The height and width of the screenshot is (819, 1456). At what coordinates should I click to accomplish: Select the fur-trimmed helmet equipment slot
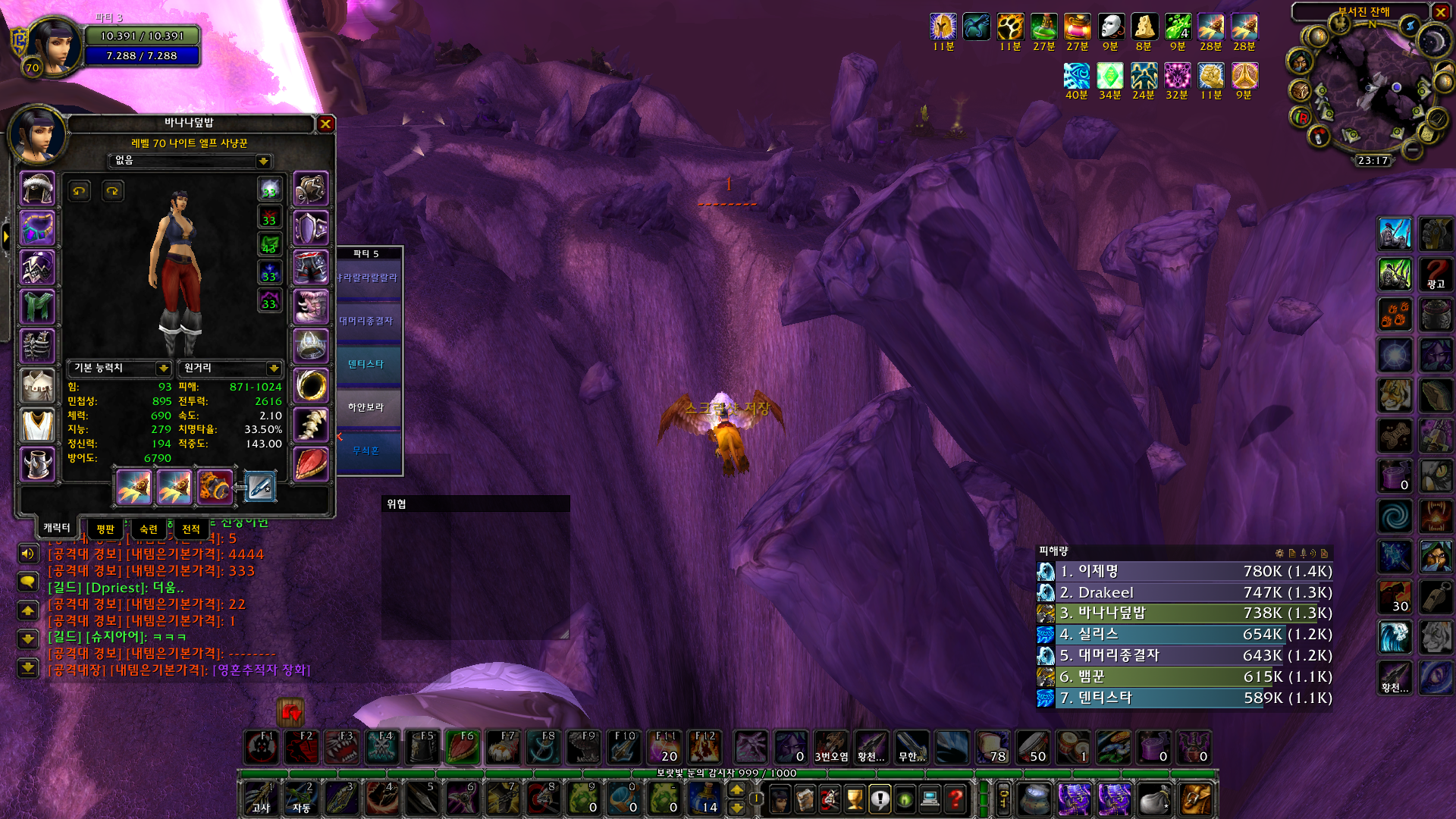click(37, 188)
